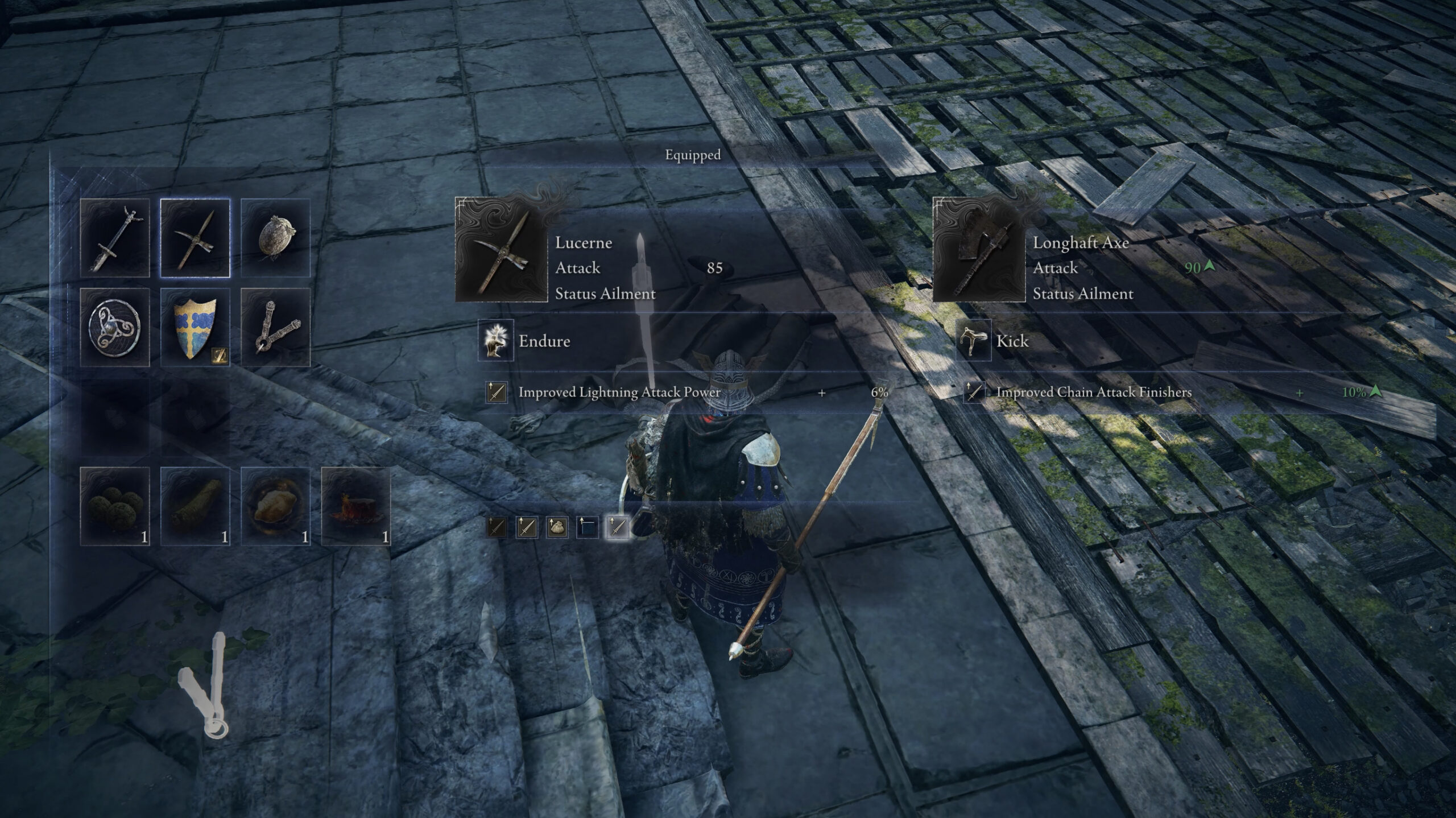Select the round triskelion shield slot
This screenshot has width=1456, height=818.
tap(115, 327)
